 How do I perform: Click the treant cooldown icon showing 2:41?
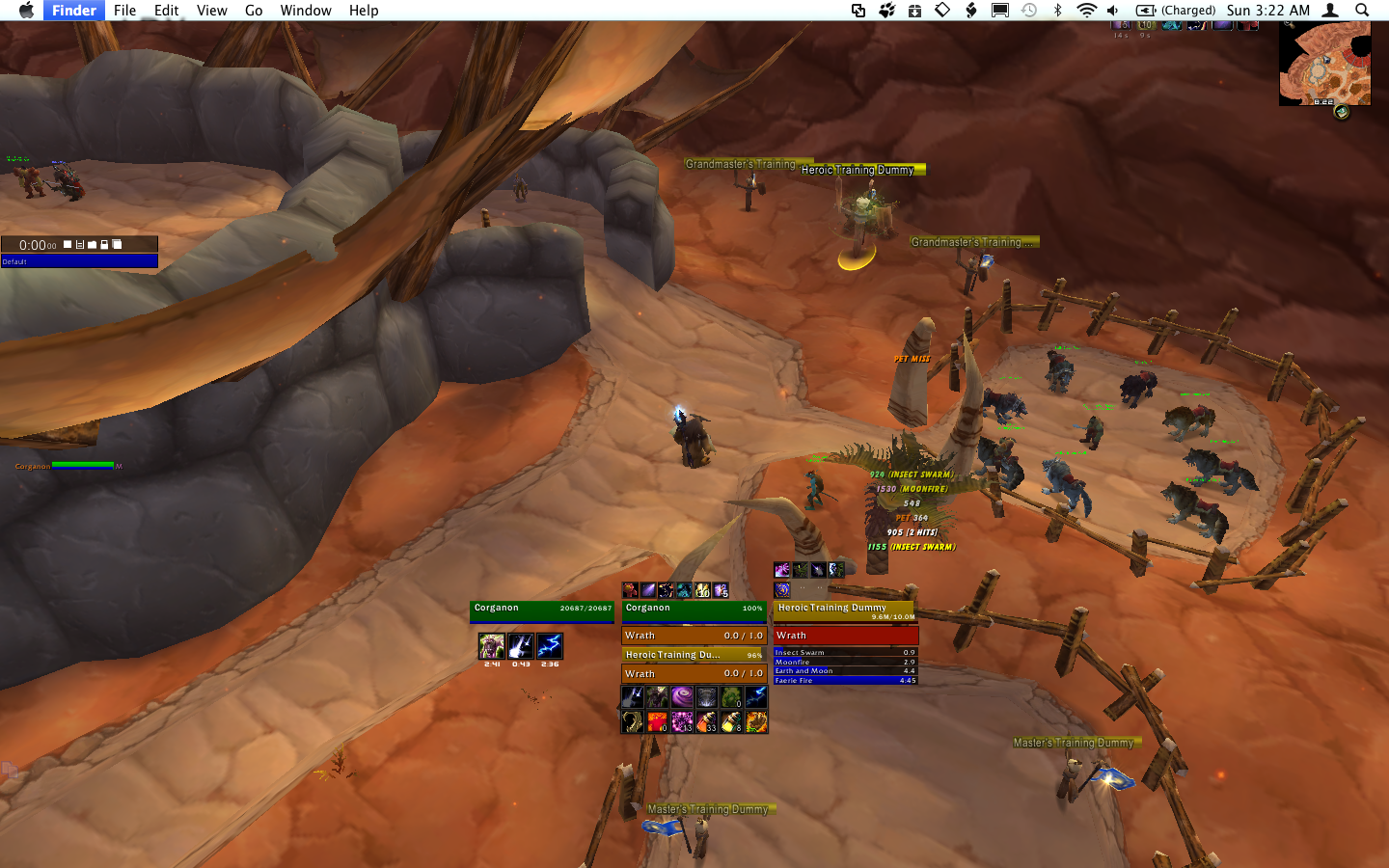pos(492,646)
